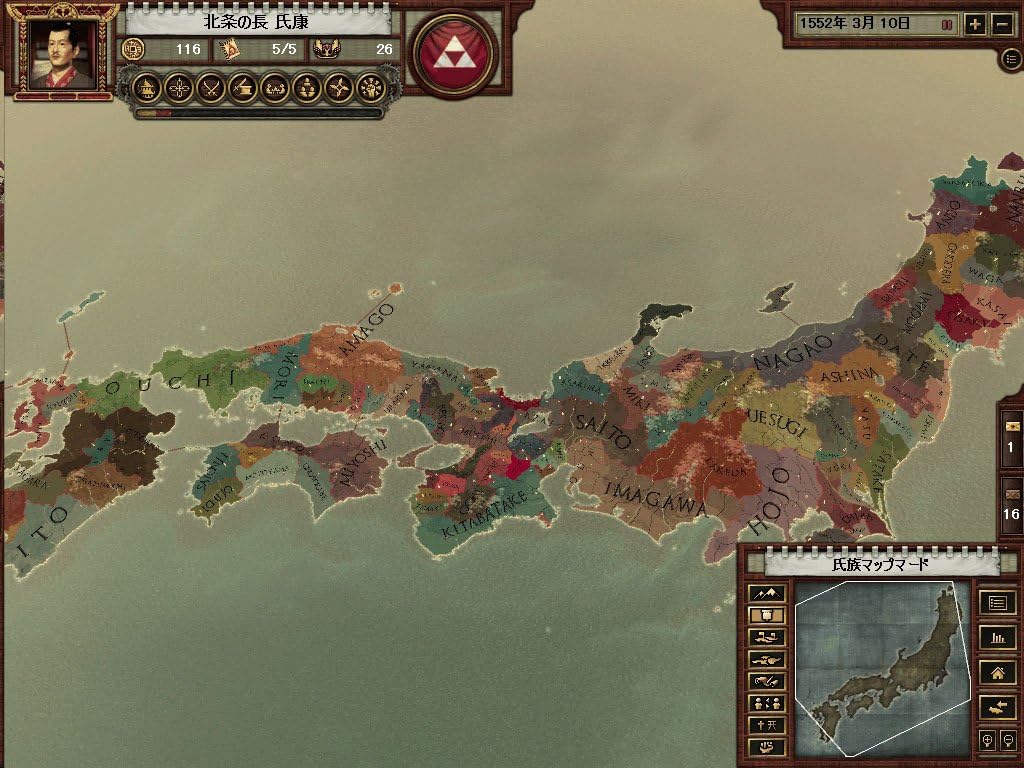Select the highlighted clan map mode button
Screen dimensions: 1024x768
[766, 616]
